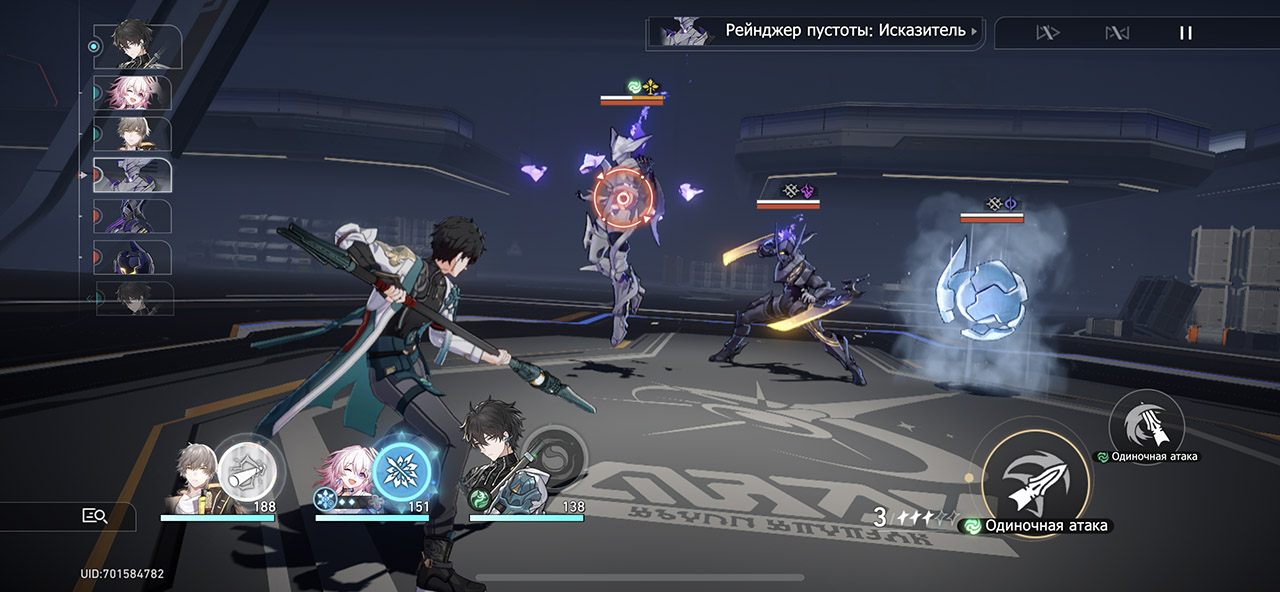Open the battle details magnifier icon
1280x592 pixels.
94,515
